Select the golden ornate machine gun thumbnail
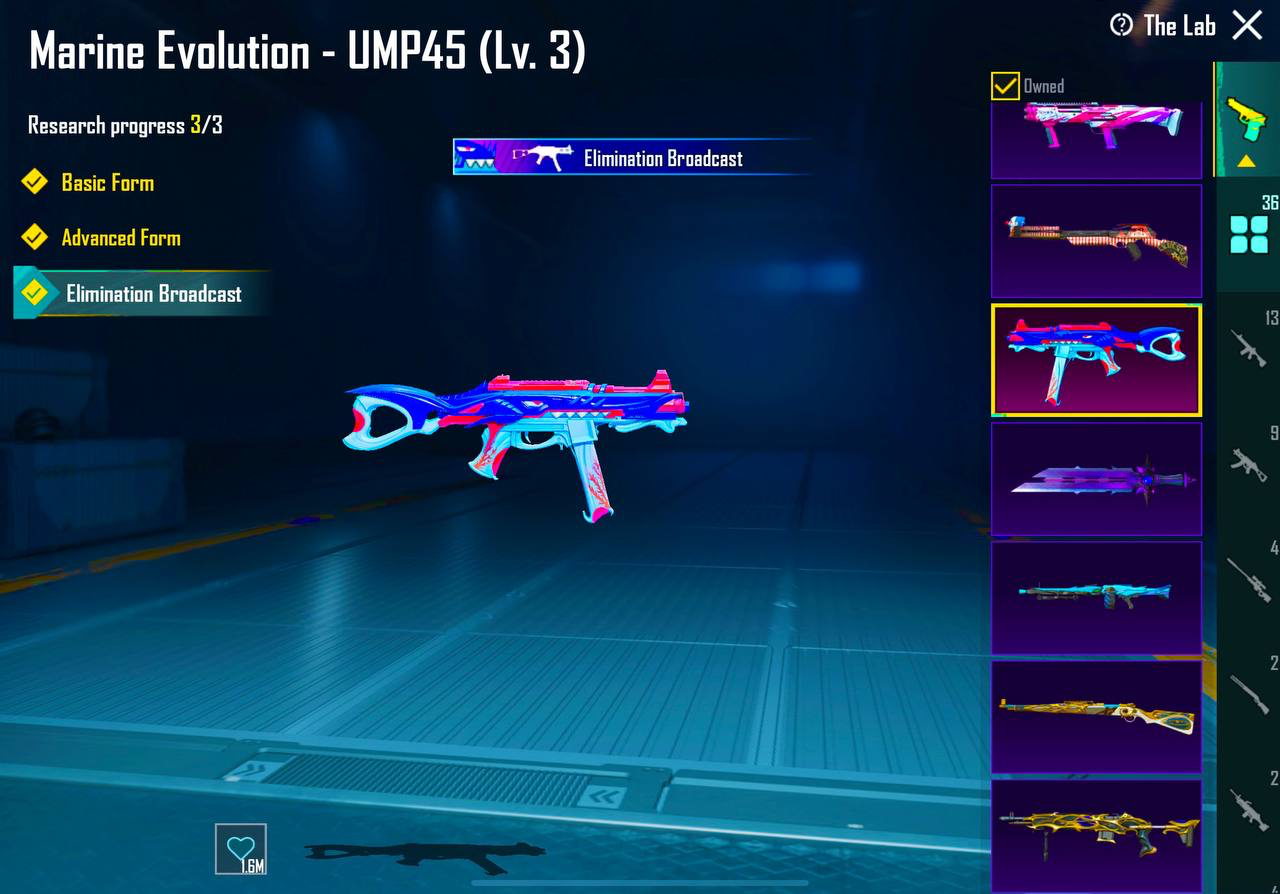 click(x=1096, y=834)
